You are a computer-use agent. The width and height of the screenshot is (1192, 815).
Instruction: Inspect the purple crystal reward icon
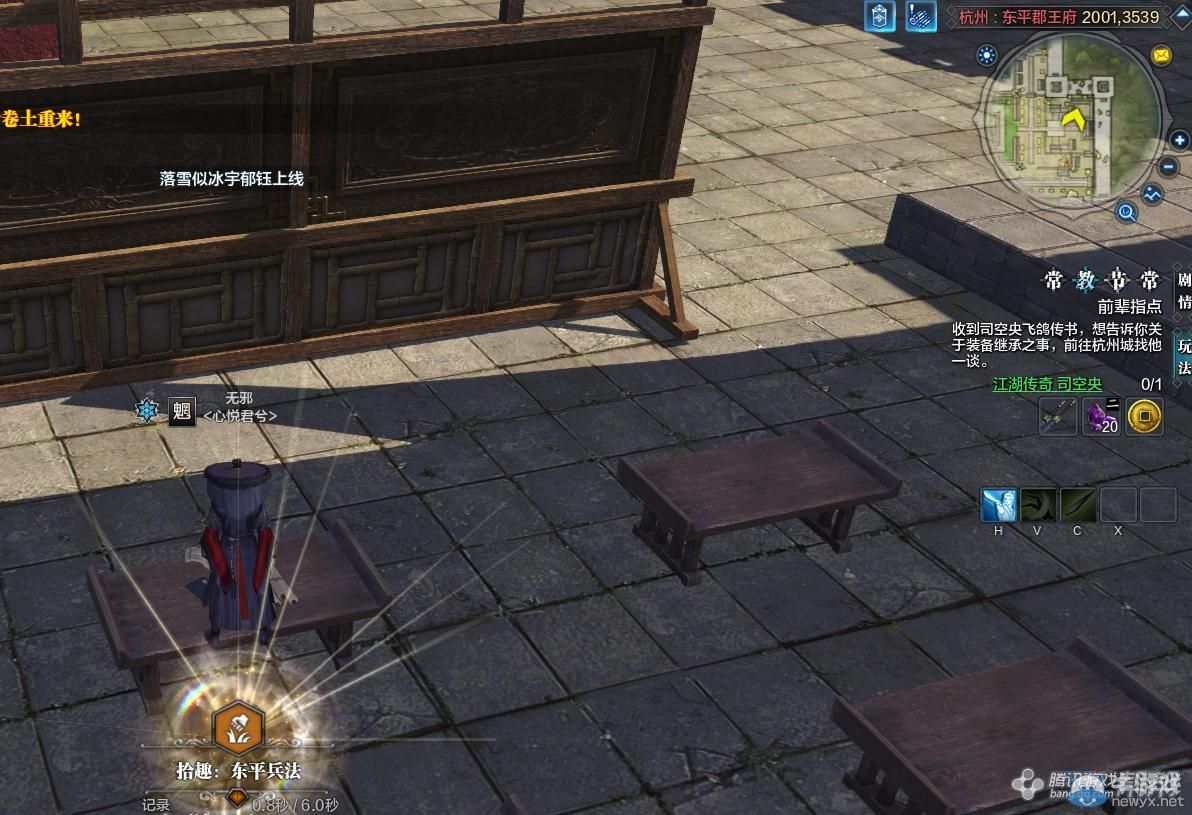[x=1101, y=415]
